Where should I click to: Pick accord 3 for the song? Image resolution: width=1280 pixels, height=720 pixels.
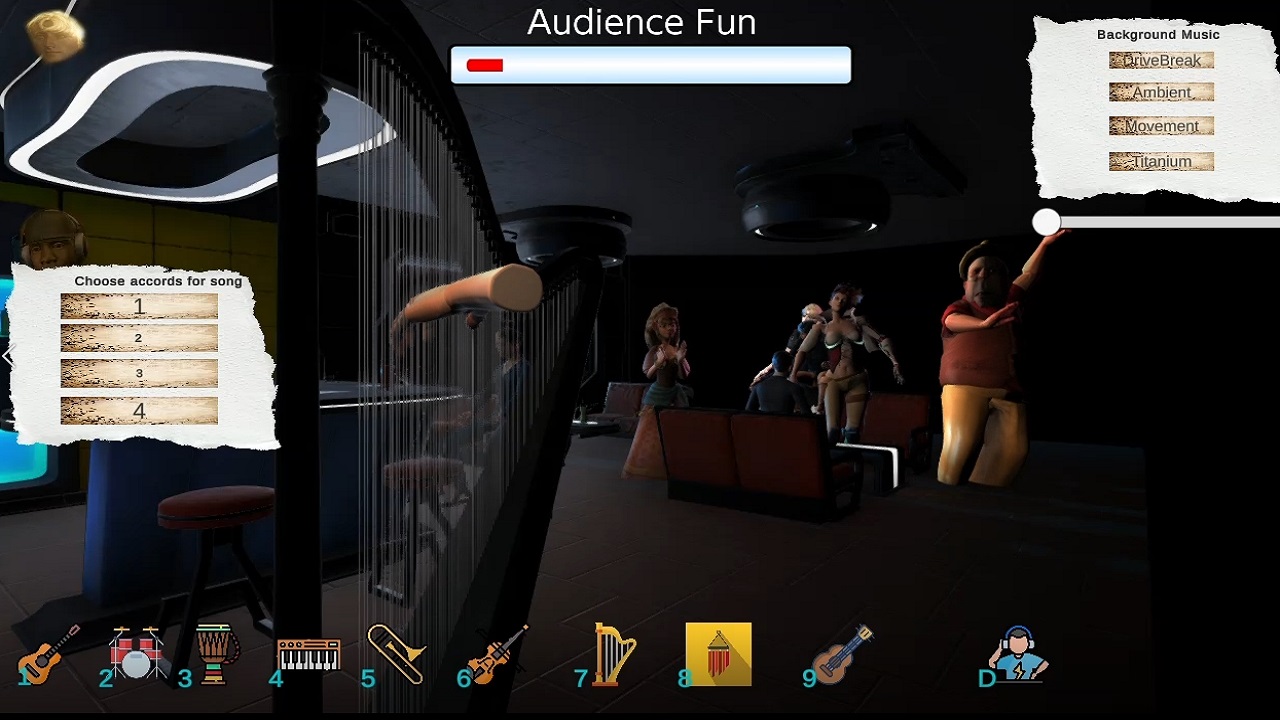(138, 373)
